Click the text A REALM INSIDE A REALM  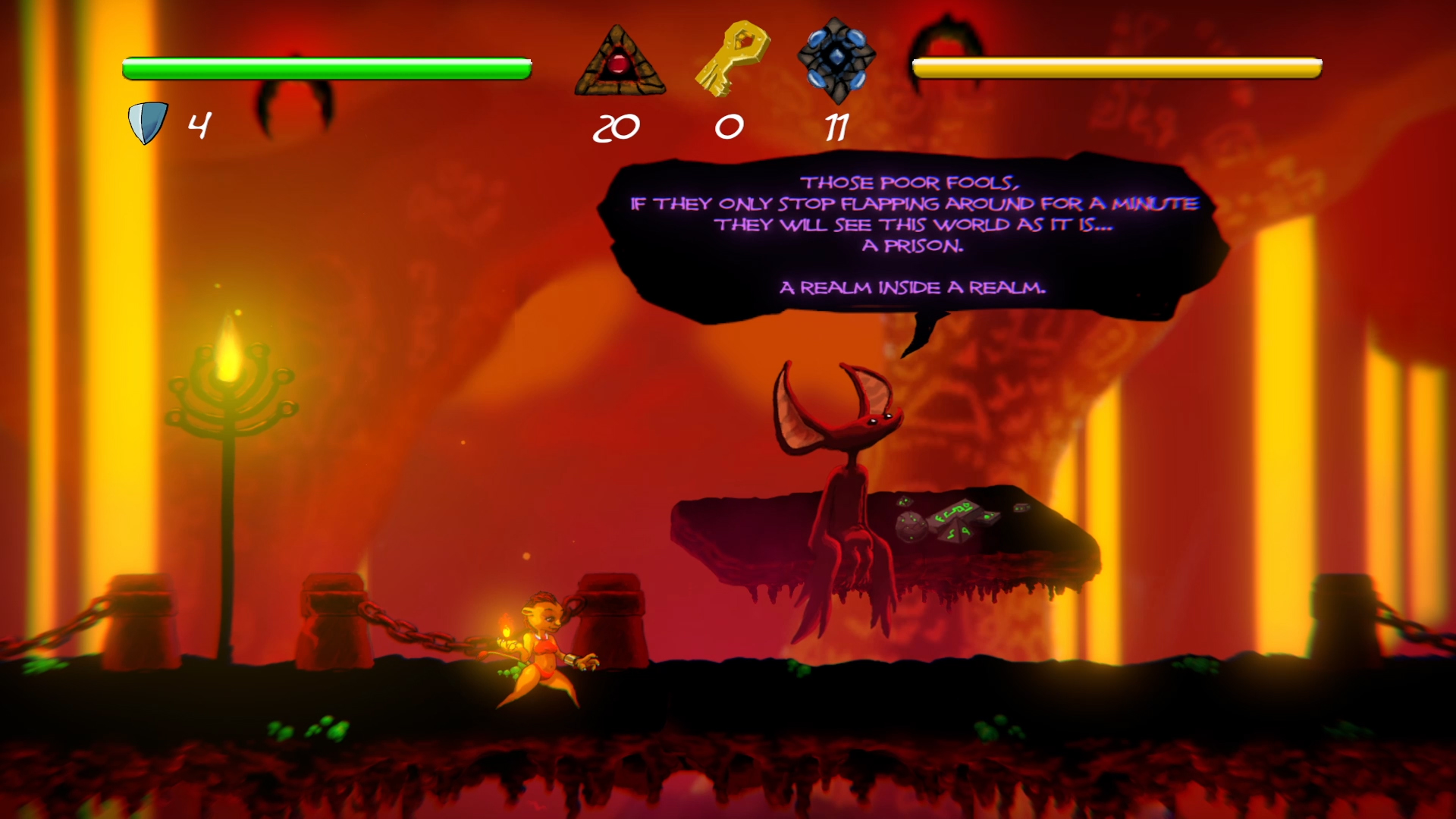coord(912,287)
